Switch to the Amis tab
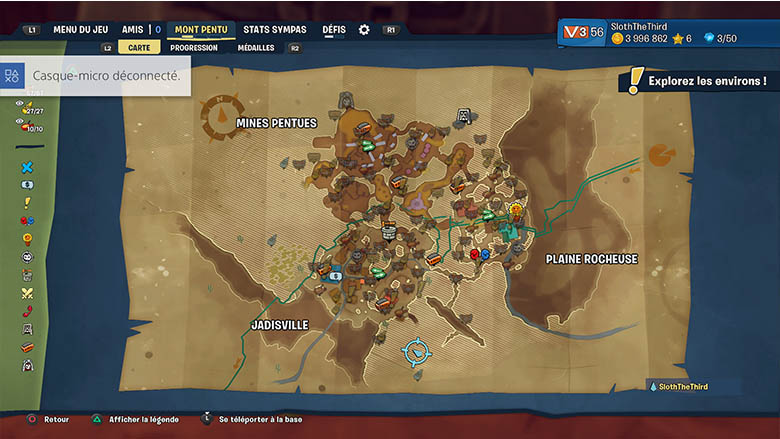This screenshot has width=780, height=439. pyautogui.click(x=133, y=30)
